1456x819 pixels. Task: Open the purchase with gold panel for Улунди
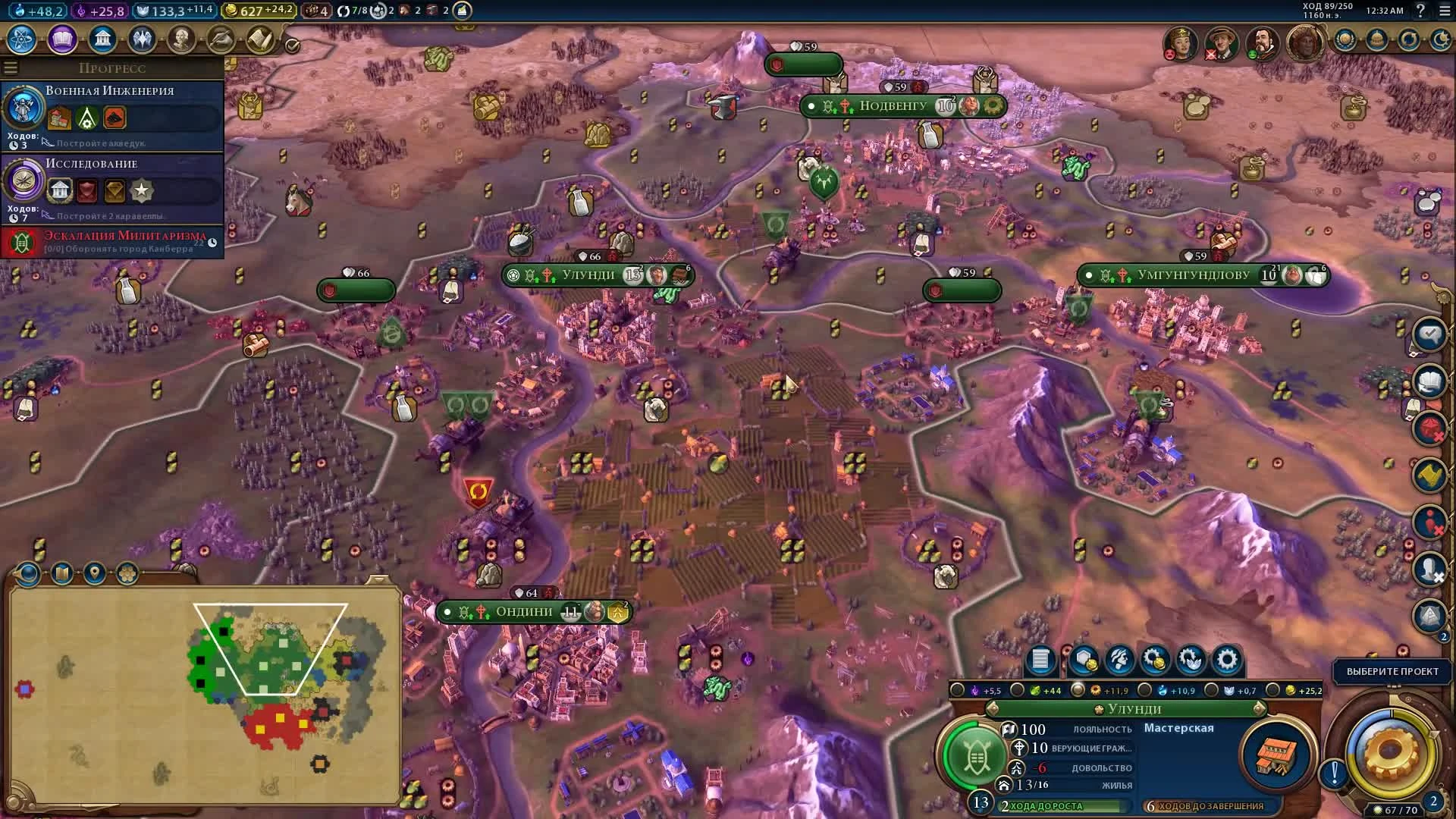[x=1154, y=661]
